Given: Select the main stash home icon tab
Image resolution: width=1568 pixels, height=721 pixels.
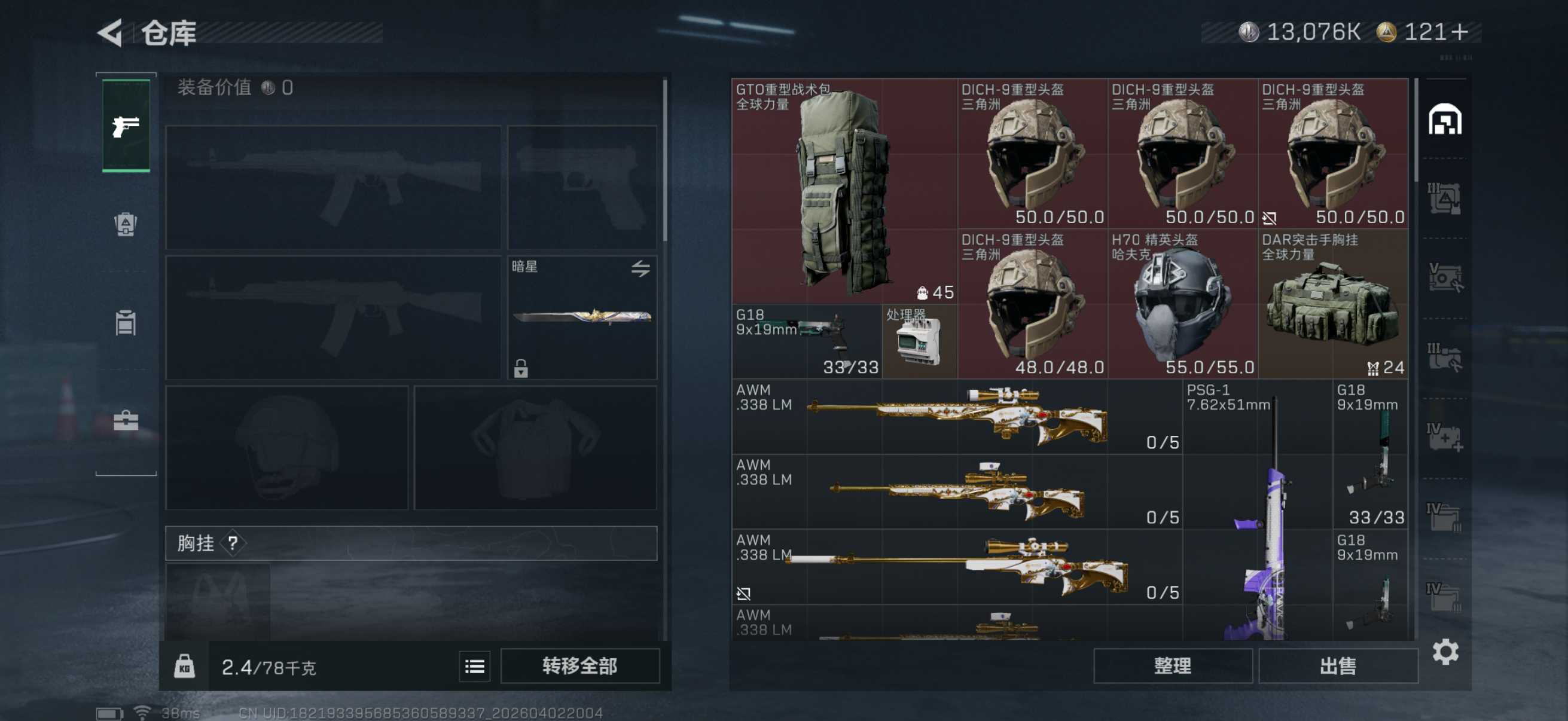Looking at the screenshot, I should 1444,119.
